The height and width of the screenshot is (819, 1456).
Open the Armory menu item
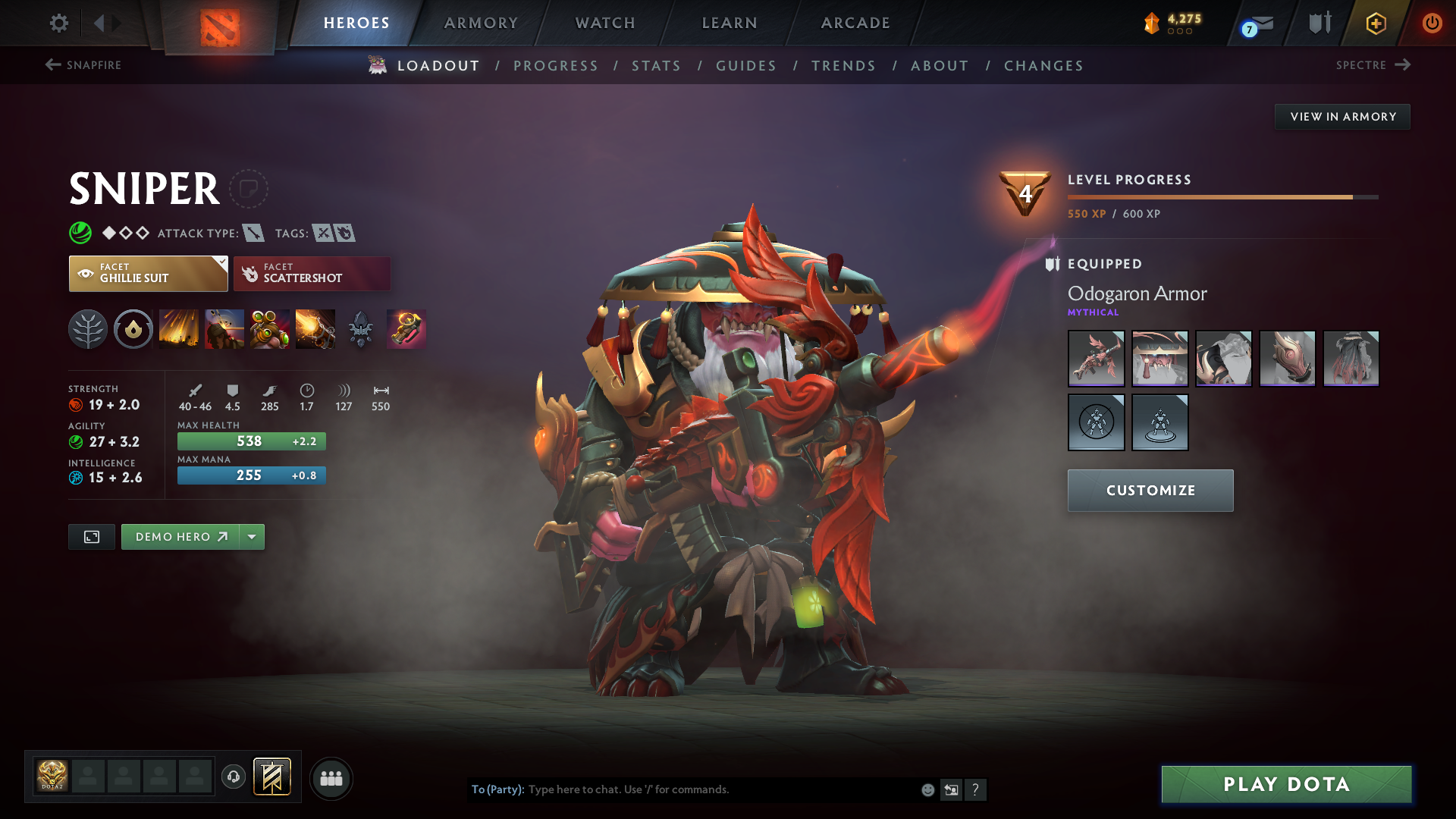coord(481,23)
